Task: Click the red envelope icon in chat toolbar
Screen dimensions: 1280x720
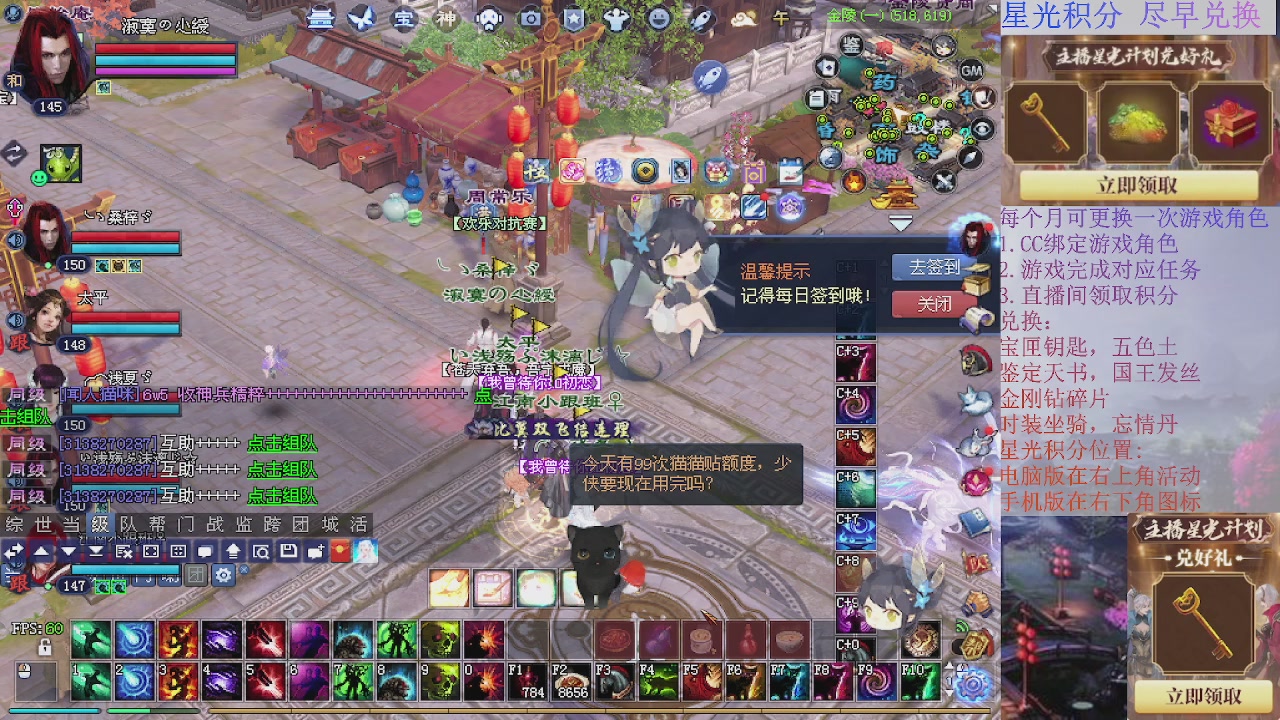Action: click(339, 552)
